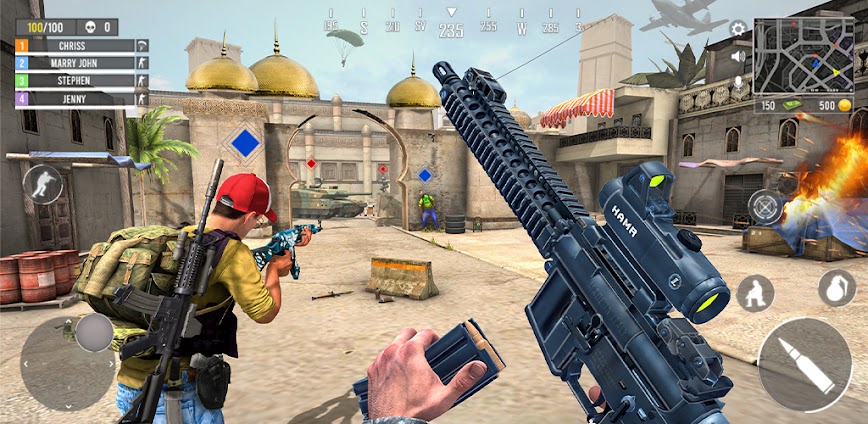Toggle the speaker sound icon
The width and height of the screenshot is (868, 424).
click(x=739, y=56)
